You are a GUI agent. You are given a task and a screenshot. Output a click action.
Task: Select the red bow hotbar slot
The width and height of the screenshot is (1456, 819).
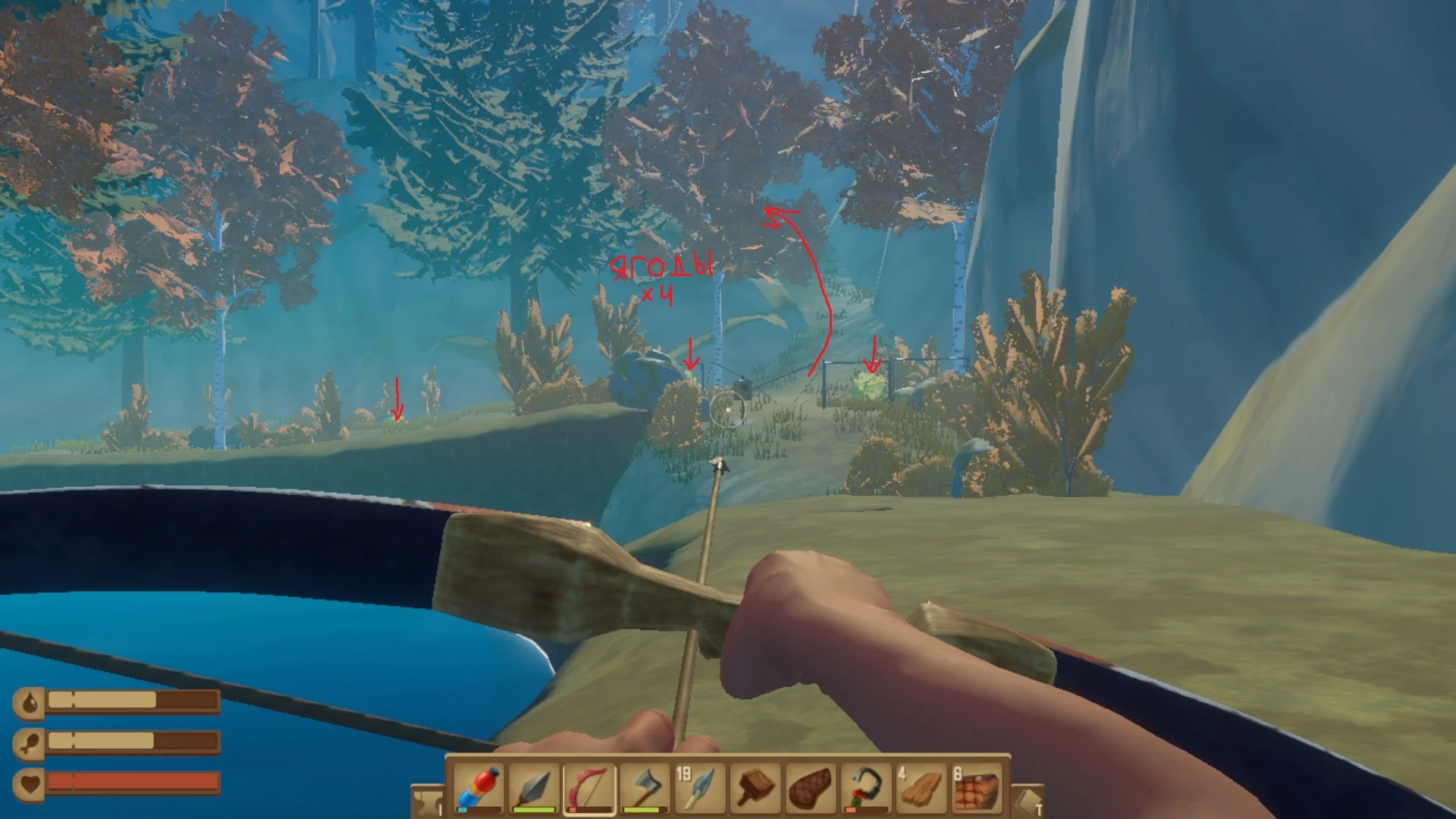coord(589,788)
